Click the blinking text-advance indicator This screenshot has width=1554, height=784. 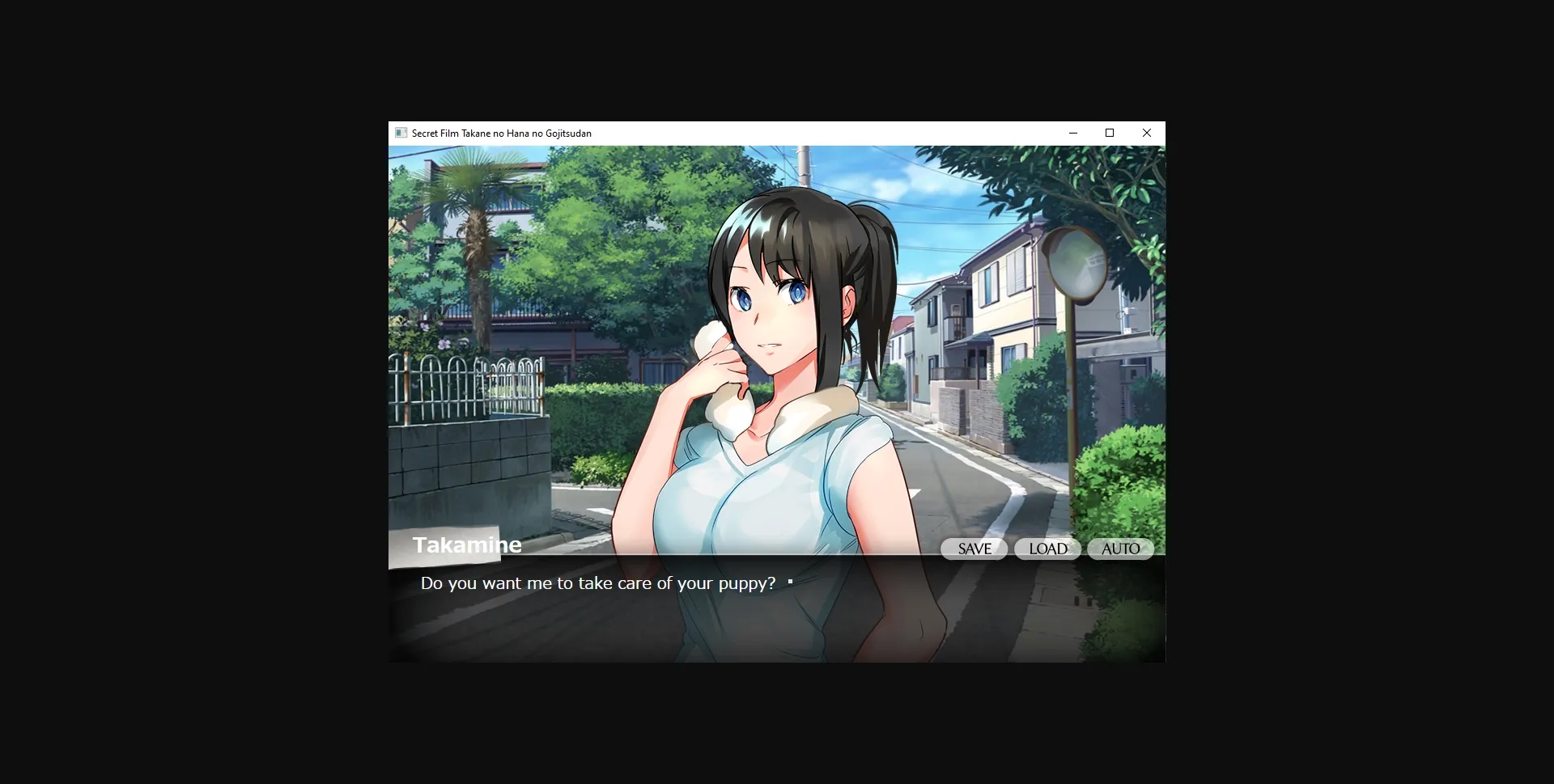[x=790, y=581]
